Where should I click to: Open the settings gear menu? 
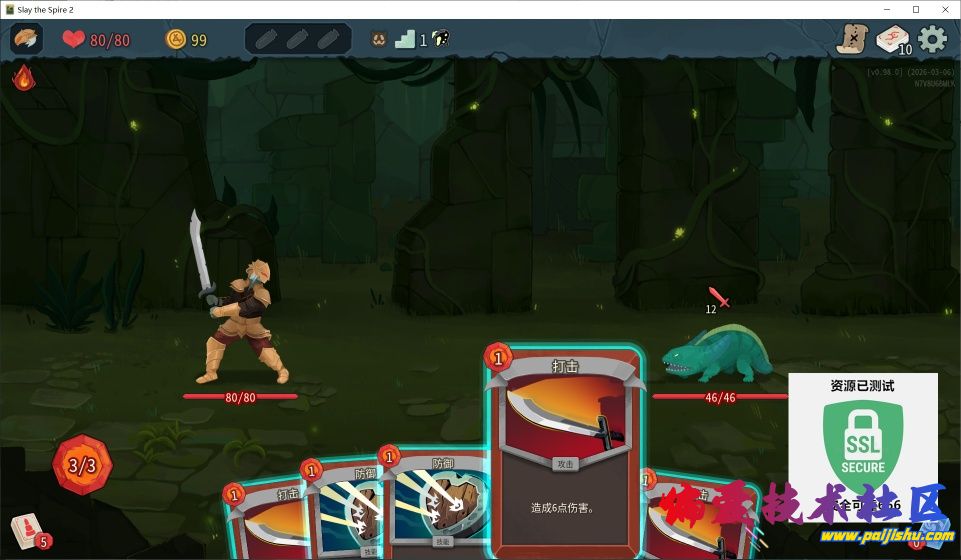click(932, 39)
